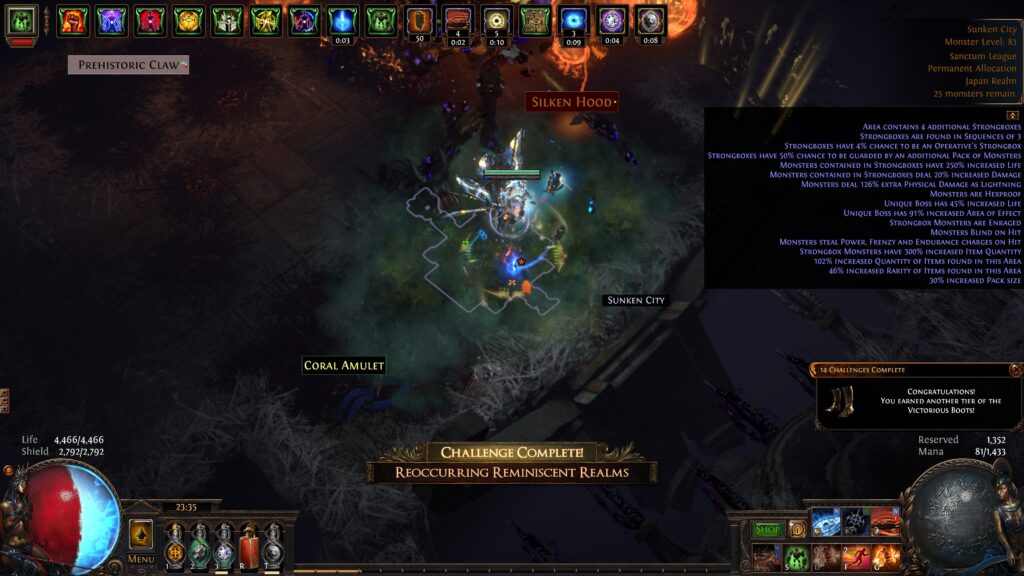Click the red fist buff icon

click(71, 20)
